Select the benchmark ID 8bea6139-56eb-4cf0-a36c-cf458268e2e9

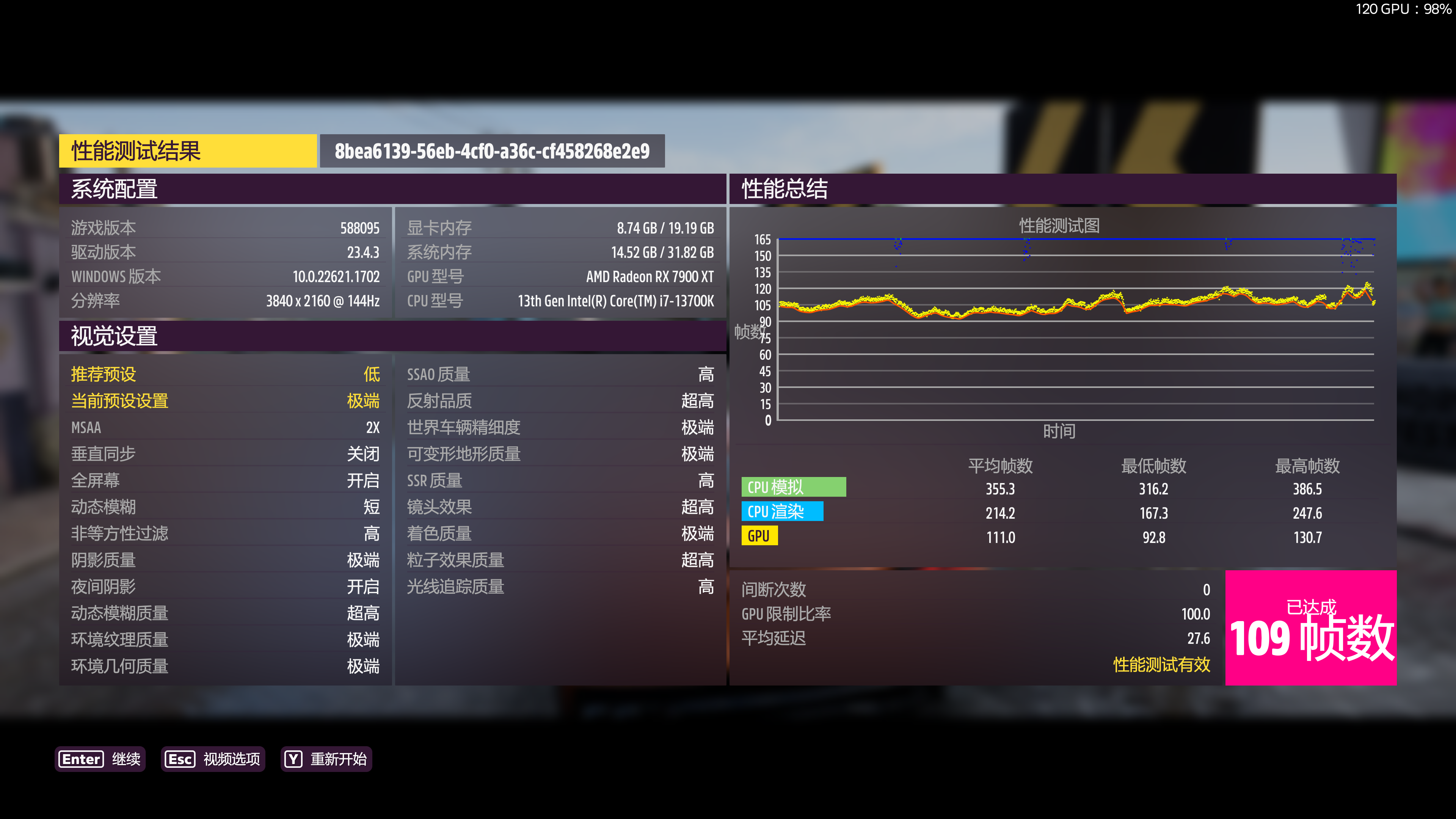(492, 151)
